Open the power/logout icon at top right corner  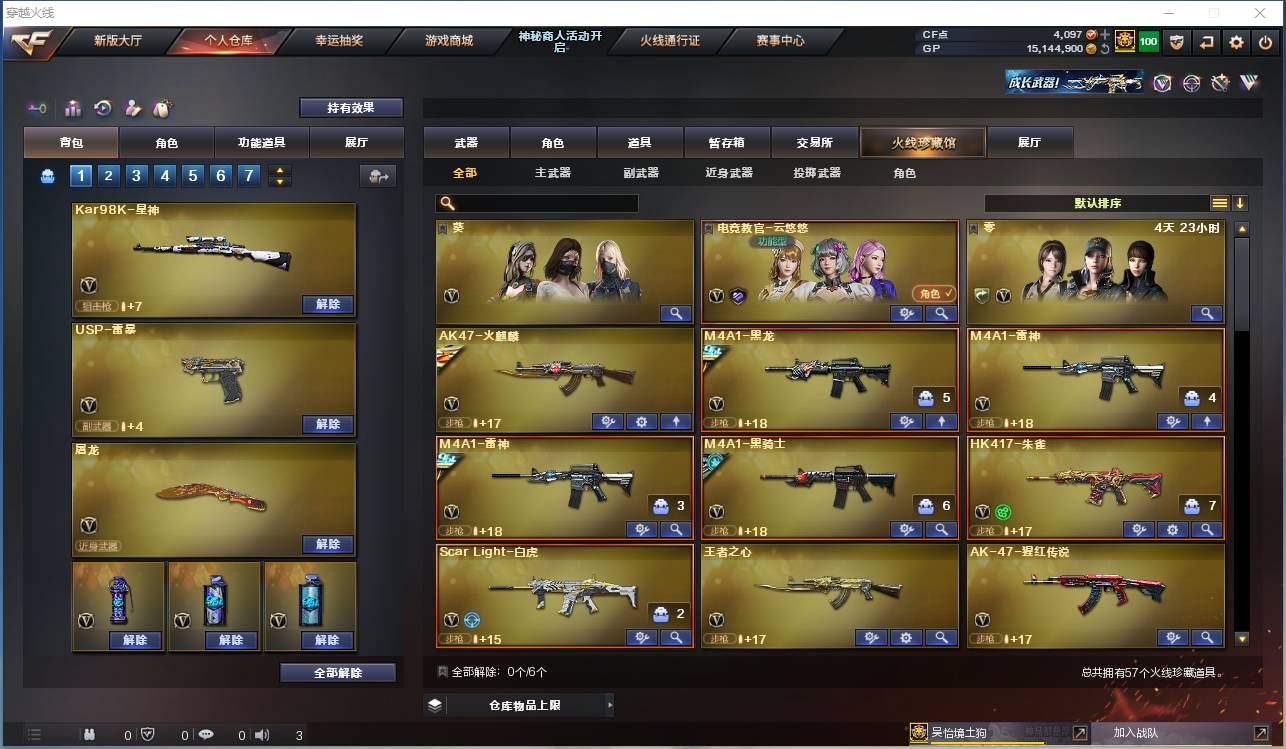[1265, 44]
